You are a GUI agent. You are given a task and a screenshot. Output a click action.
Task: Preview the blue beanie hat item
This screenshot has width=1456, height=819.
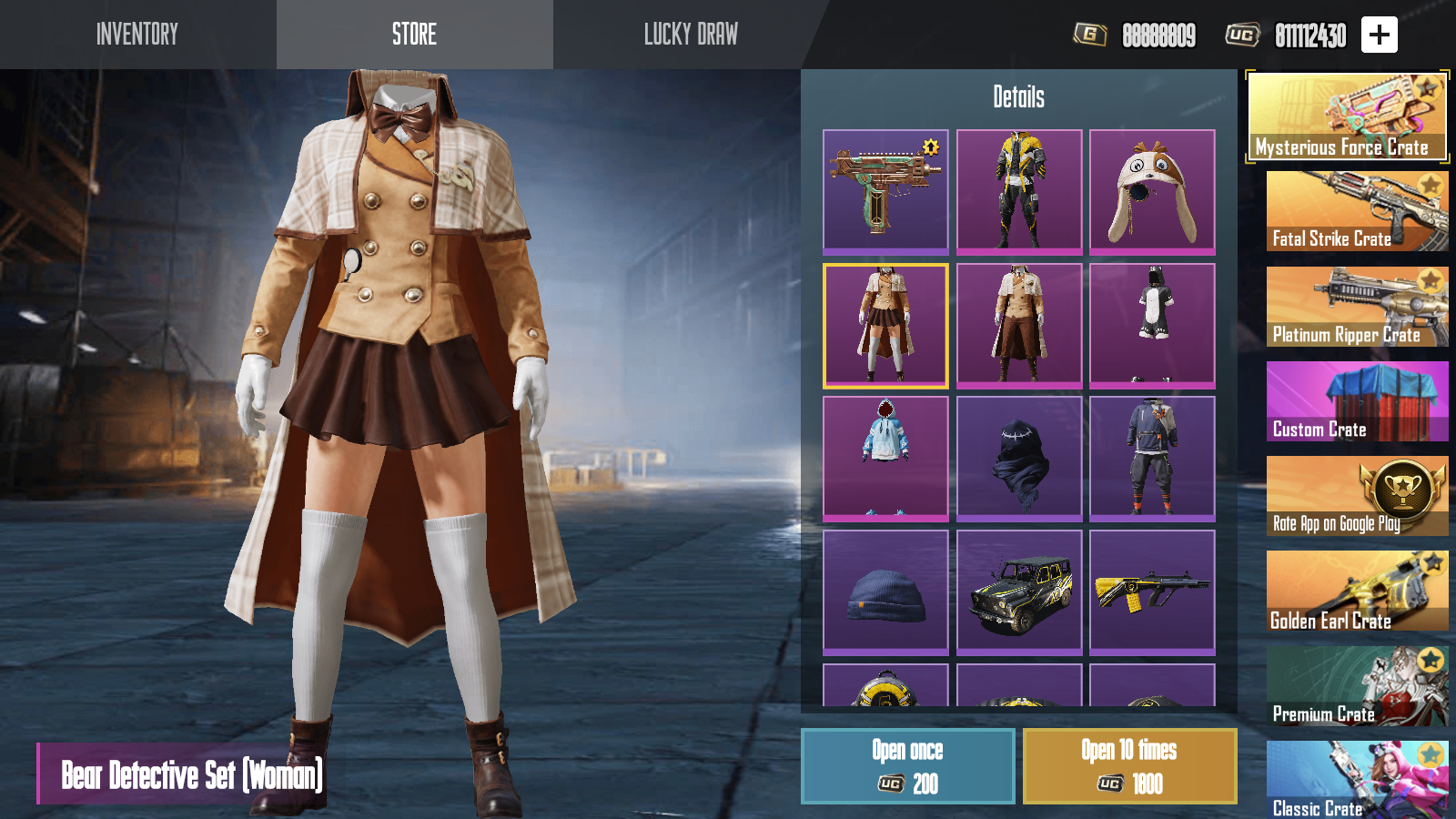885,591
